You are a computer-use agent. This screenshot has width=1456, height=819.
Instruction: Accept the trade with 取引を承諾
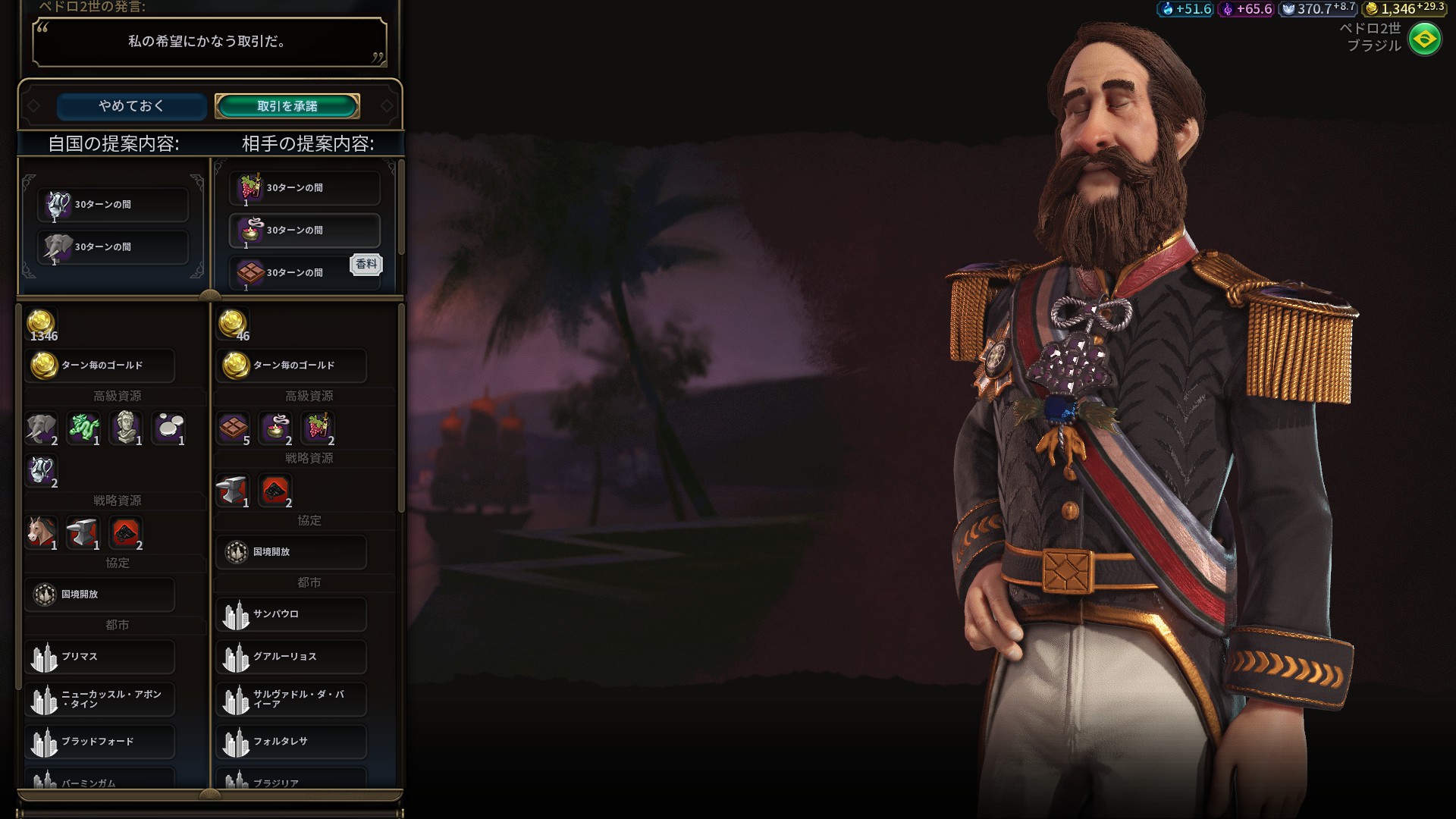tap(287, 106)
